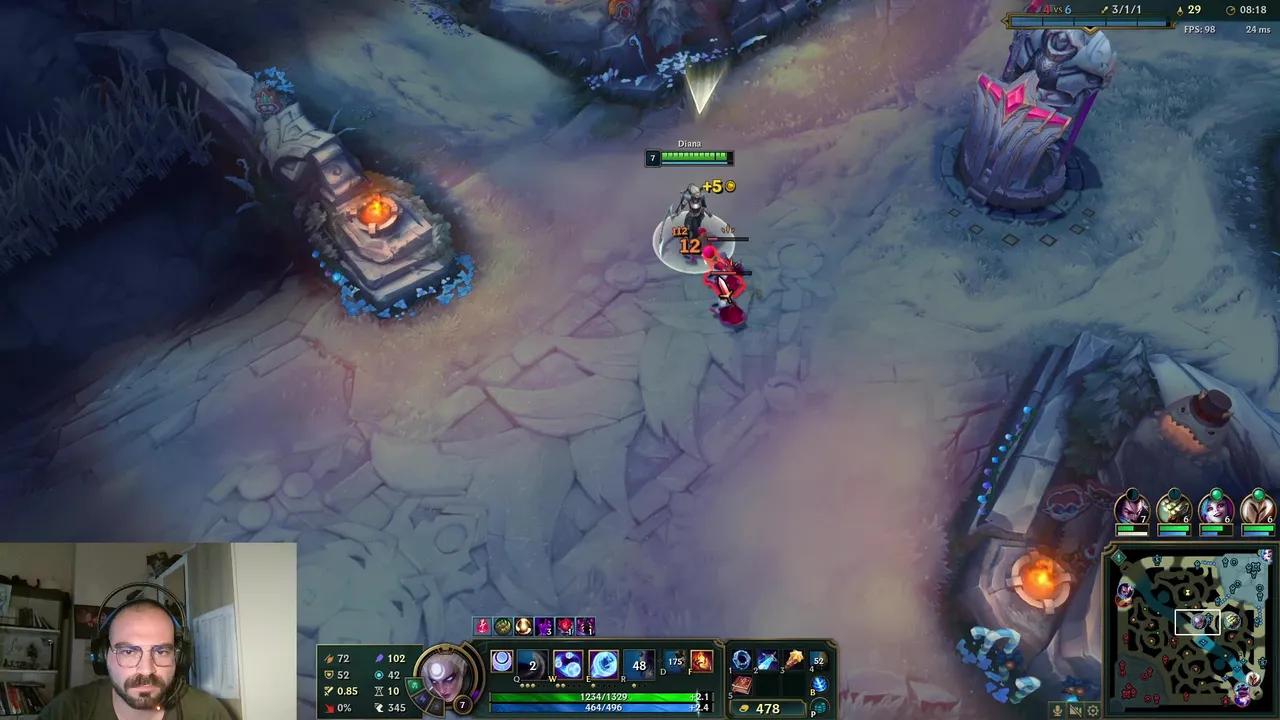Use the summoner spell in the D slot

click(x=674, y=661)
